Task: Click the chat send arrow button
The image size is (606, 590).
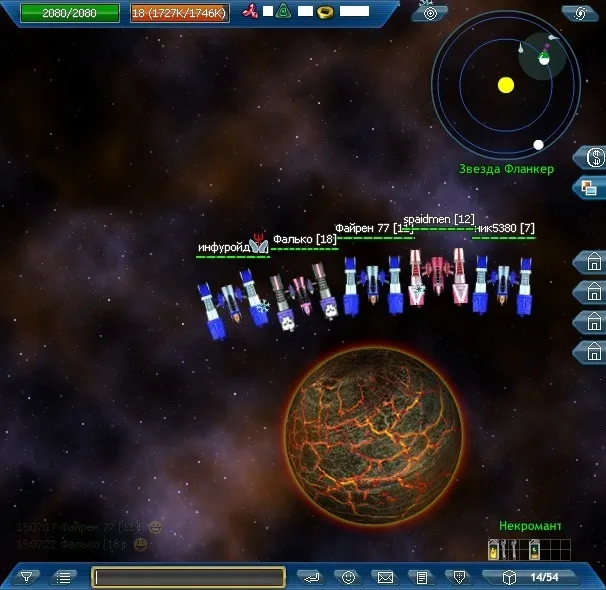Action: click(x=312, y=577)
